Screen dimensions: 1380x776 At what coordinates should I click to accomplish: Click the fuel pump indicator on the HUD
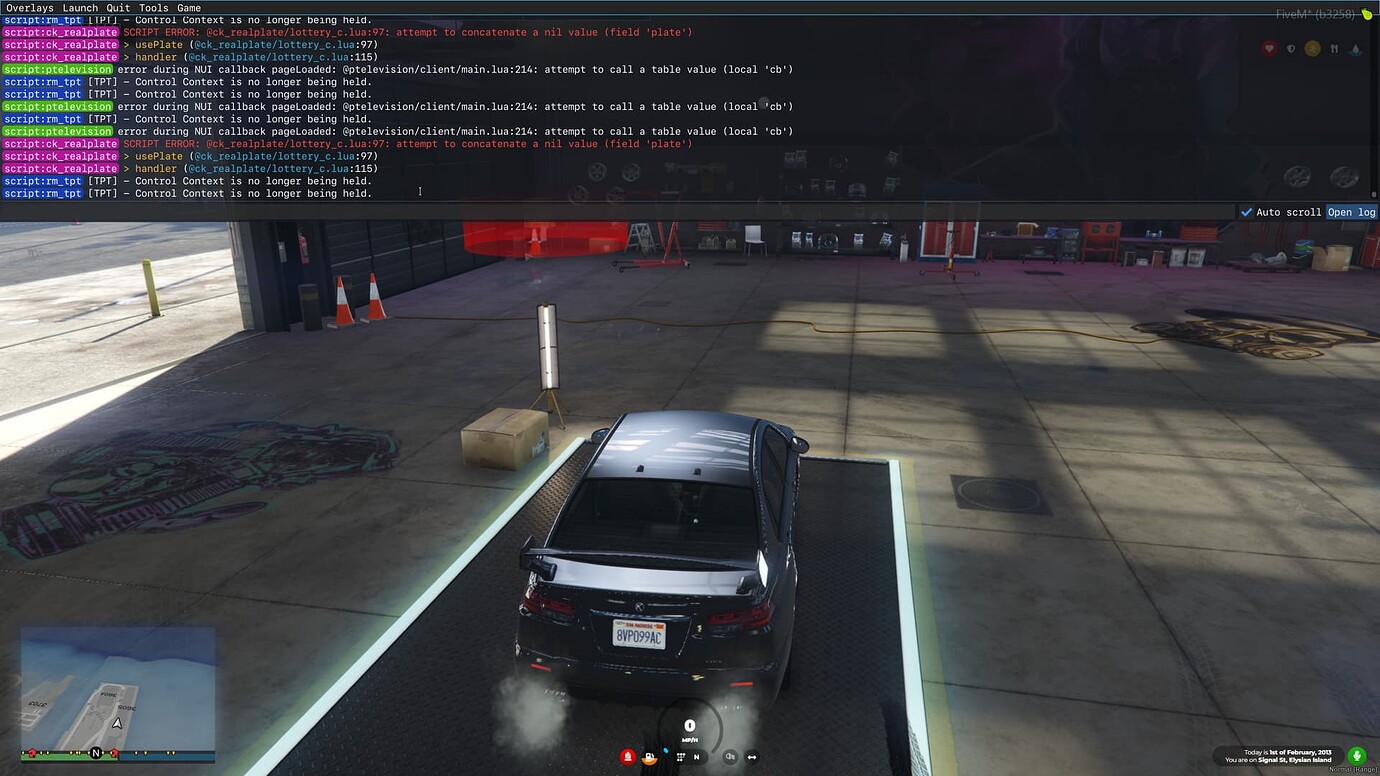pyautogui.click(x=649, y=757)
